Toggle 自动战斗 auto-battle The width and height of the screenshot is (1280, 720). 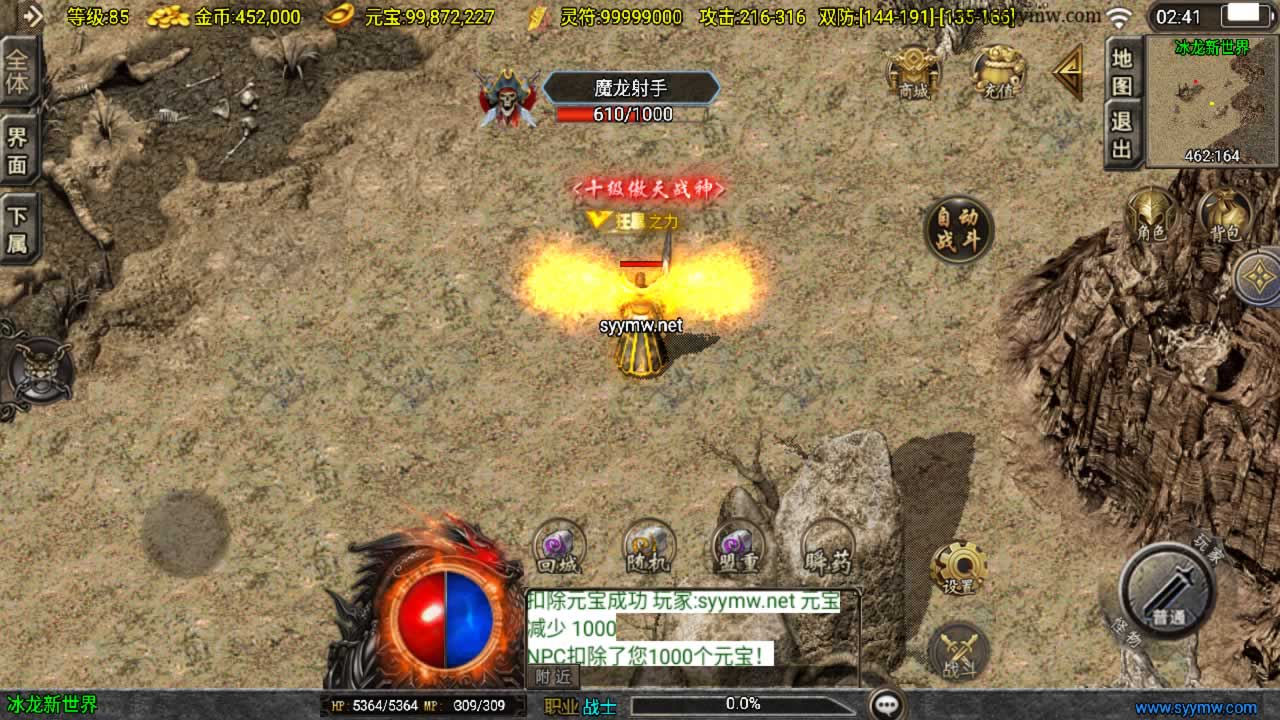(958, 229)
